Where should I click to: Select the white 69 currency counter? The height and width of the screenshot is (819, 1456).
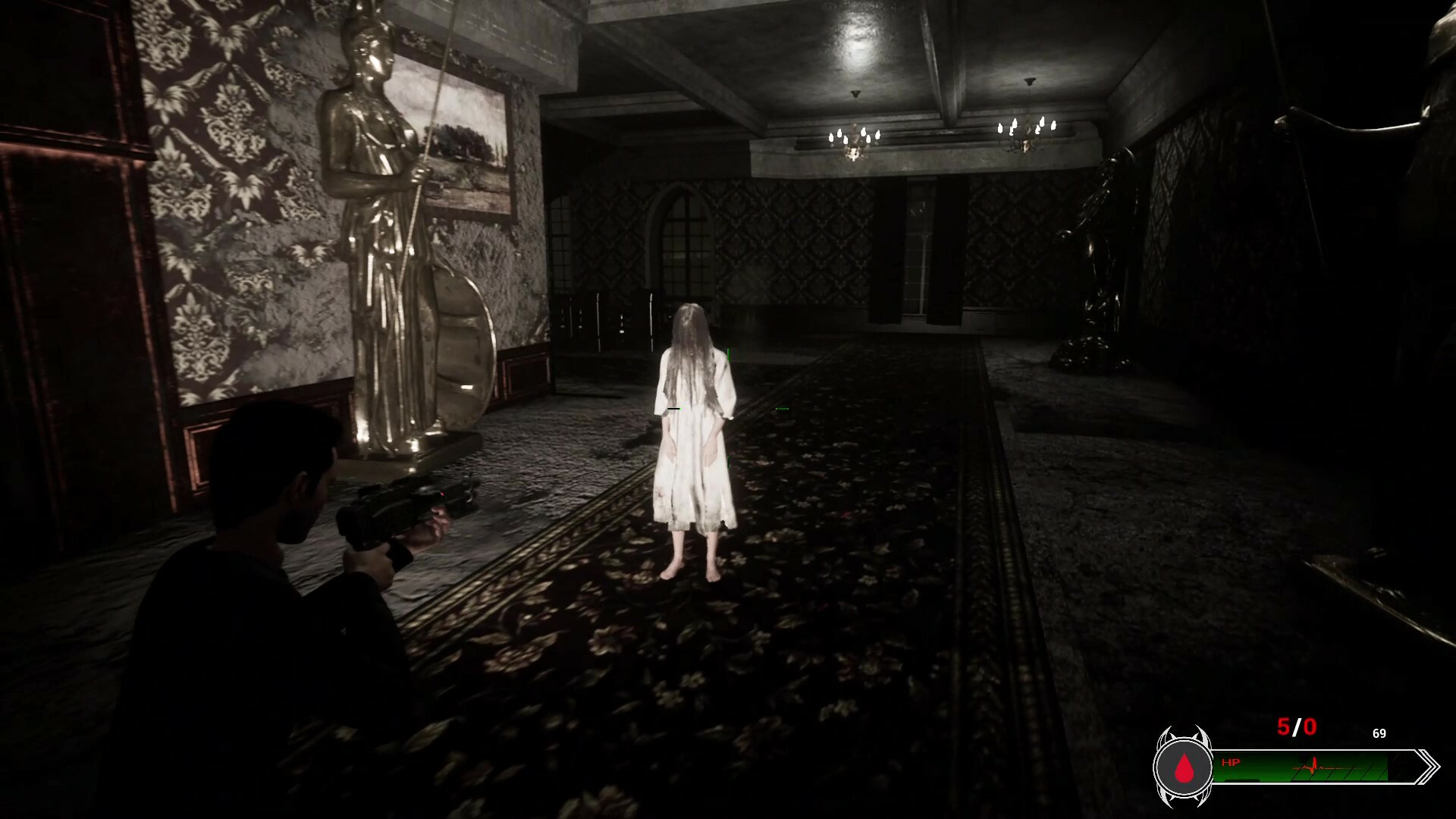pyautogui.click(x=1379, y=733)
